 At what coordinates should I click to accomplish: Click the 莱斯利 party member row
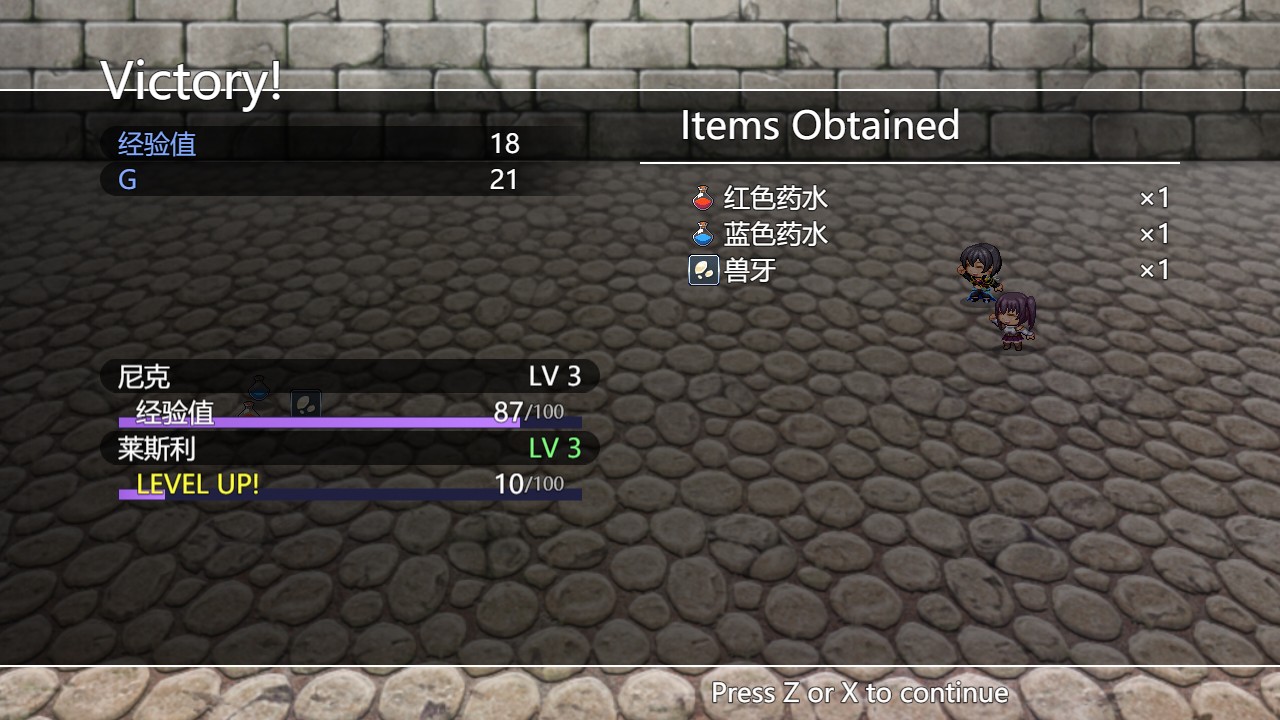(x=349, y=448)
